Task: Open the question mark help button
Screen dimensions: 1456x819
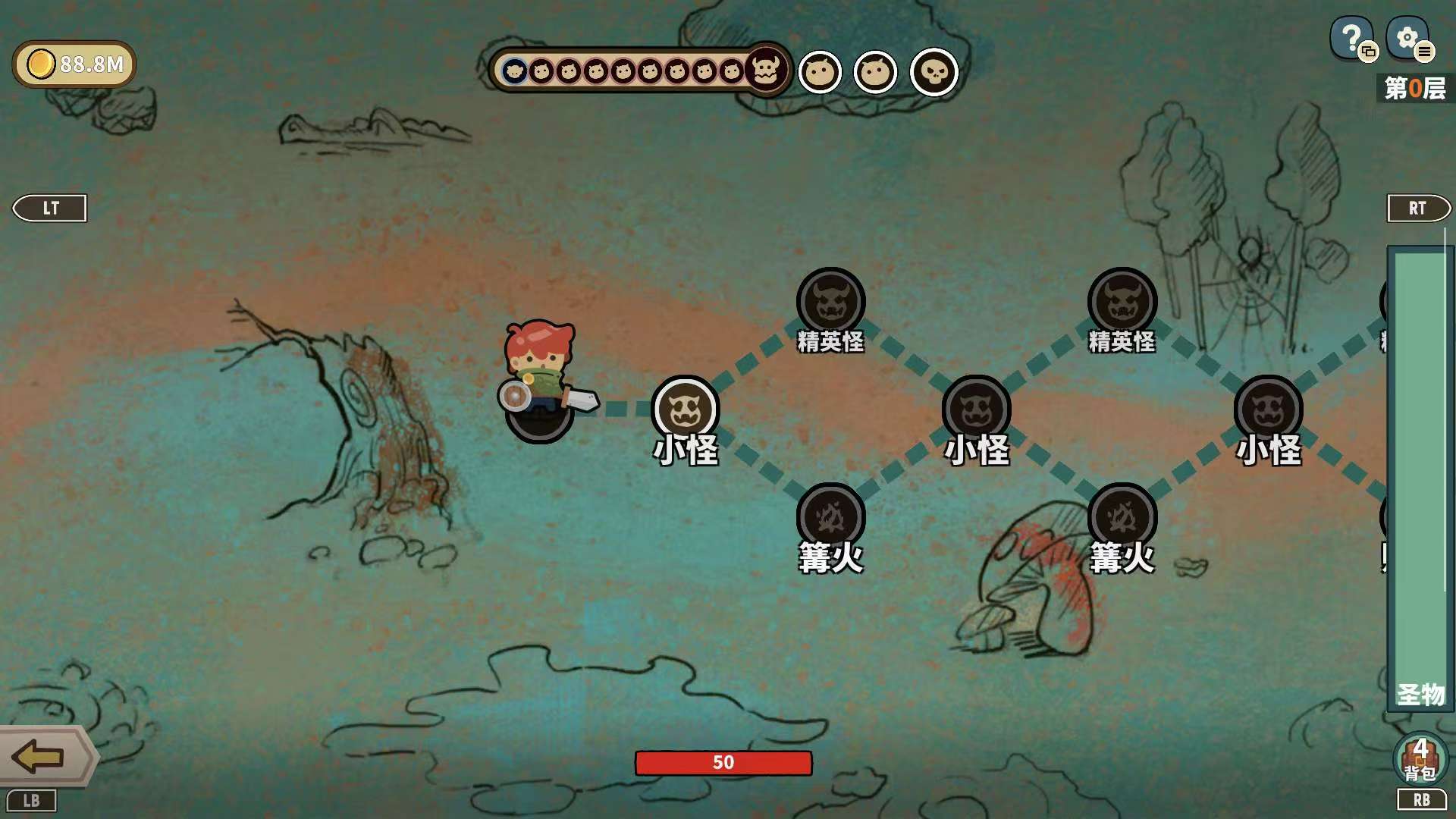Action: tap(1351, 38)
